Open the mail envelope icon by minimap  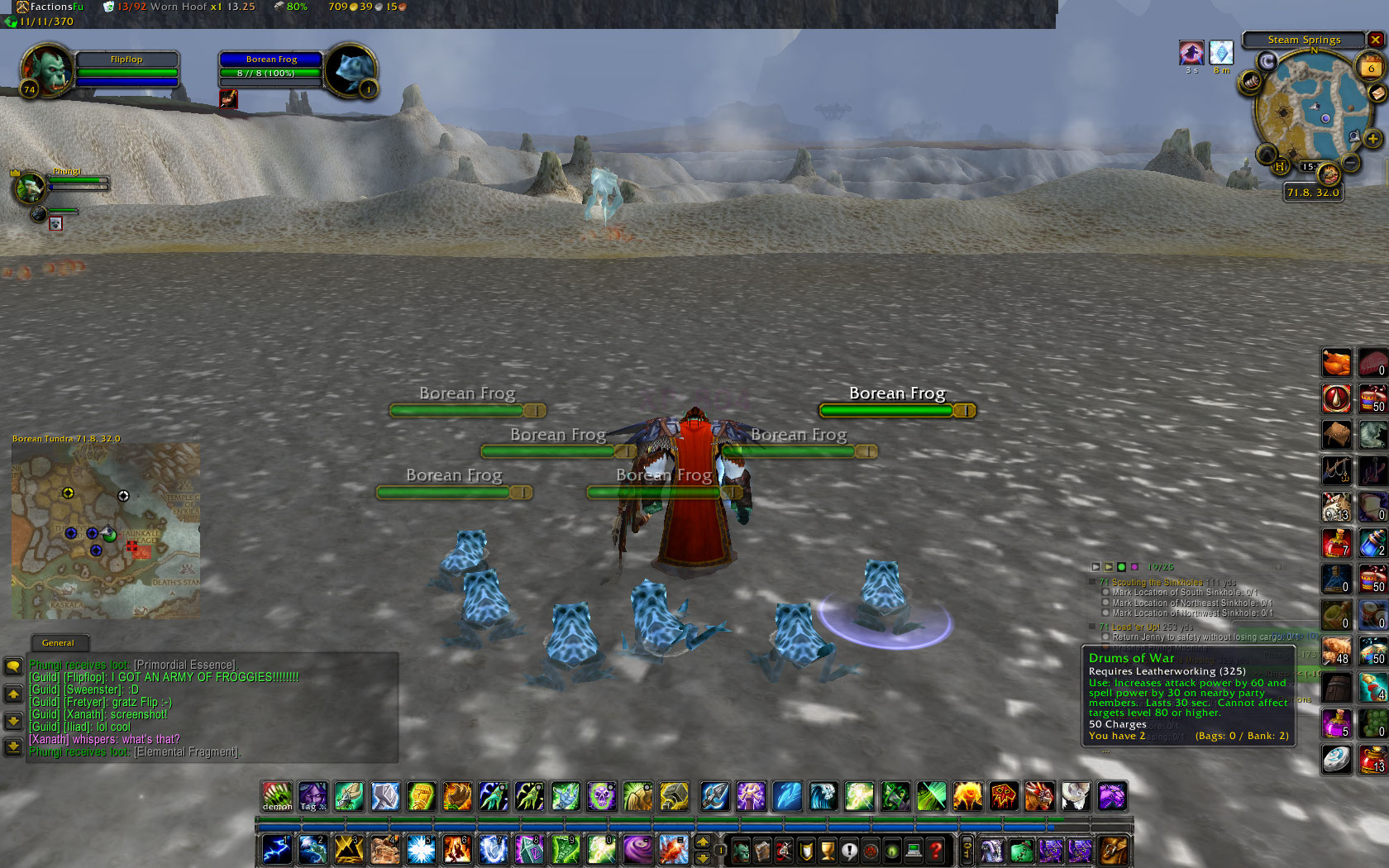pos(1377,94)
